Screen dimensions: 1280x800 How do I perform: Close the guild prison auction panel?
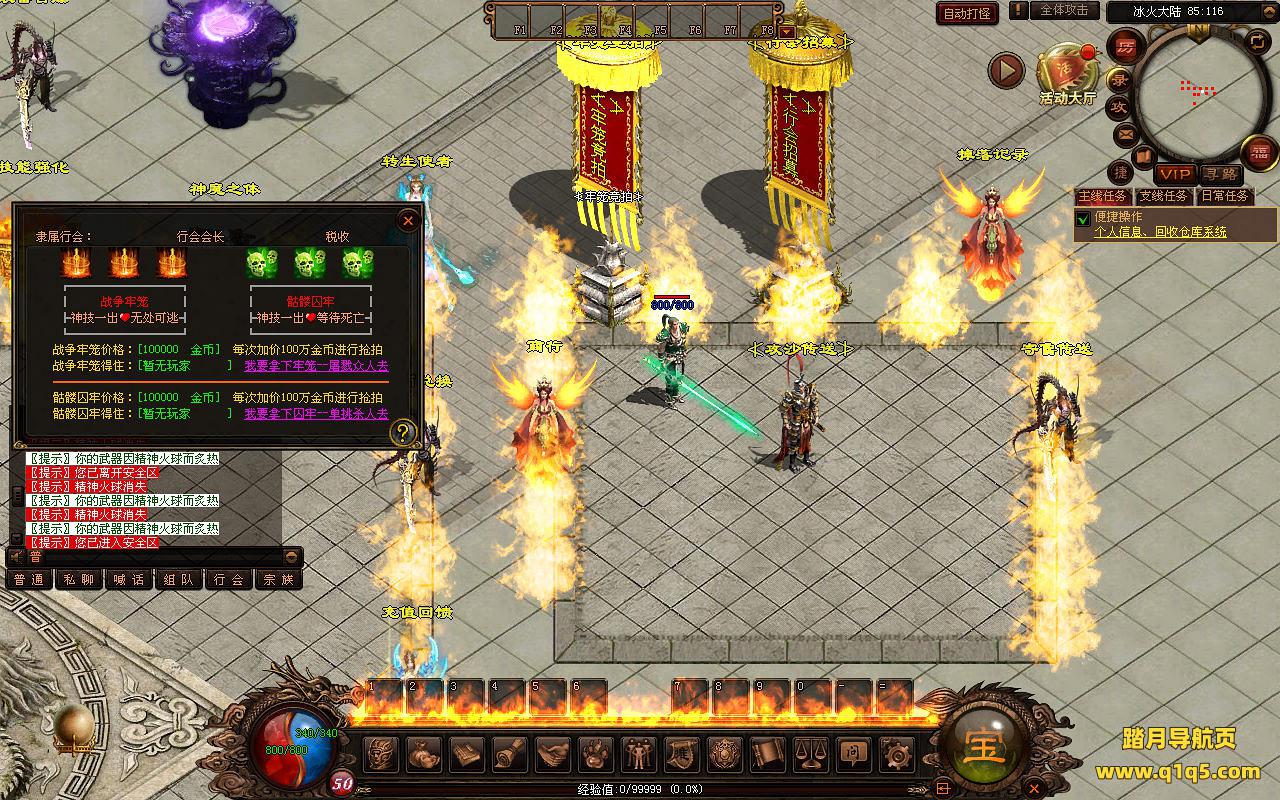click(408, 220)
